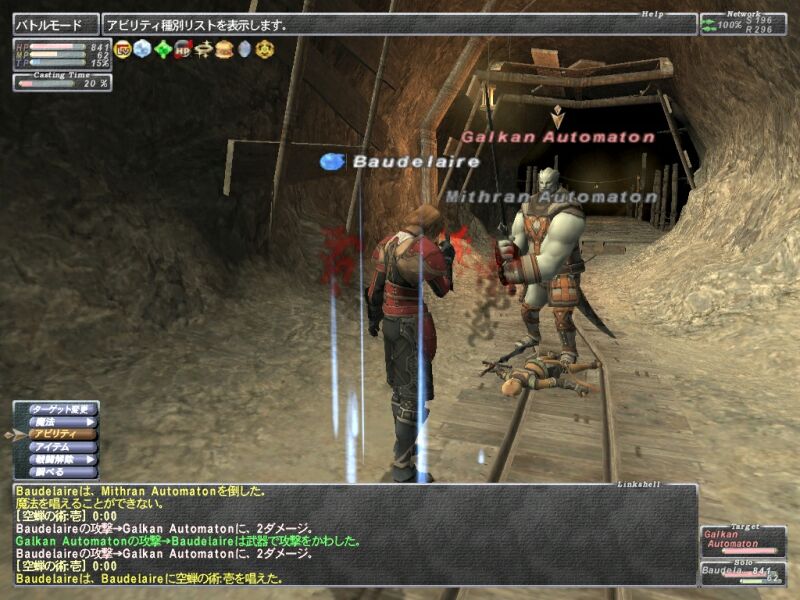Click the red HP status icon
Screen dimensions: 800x600
[x=183, y=48]
